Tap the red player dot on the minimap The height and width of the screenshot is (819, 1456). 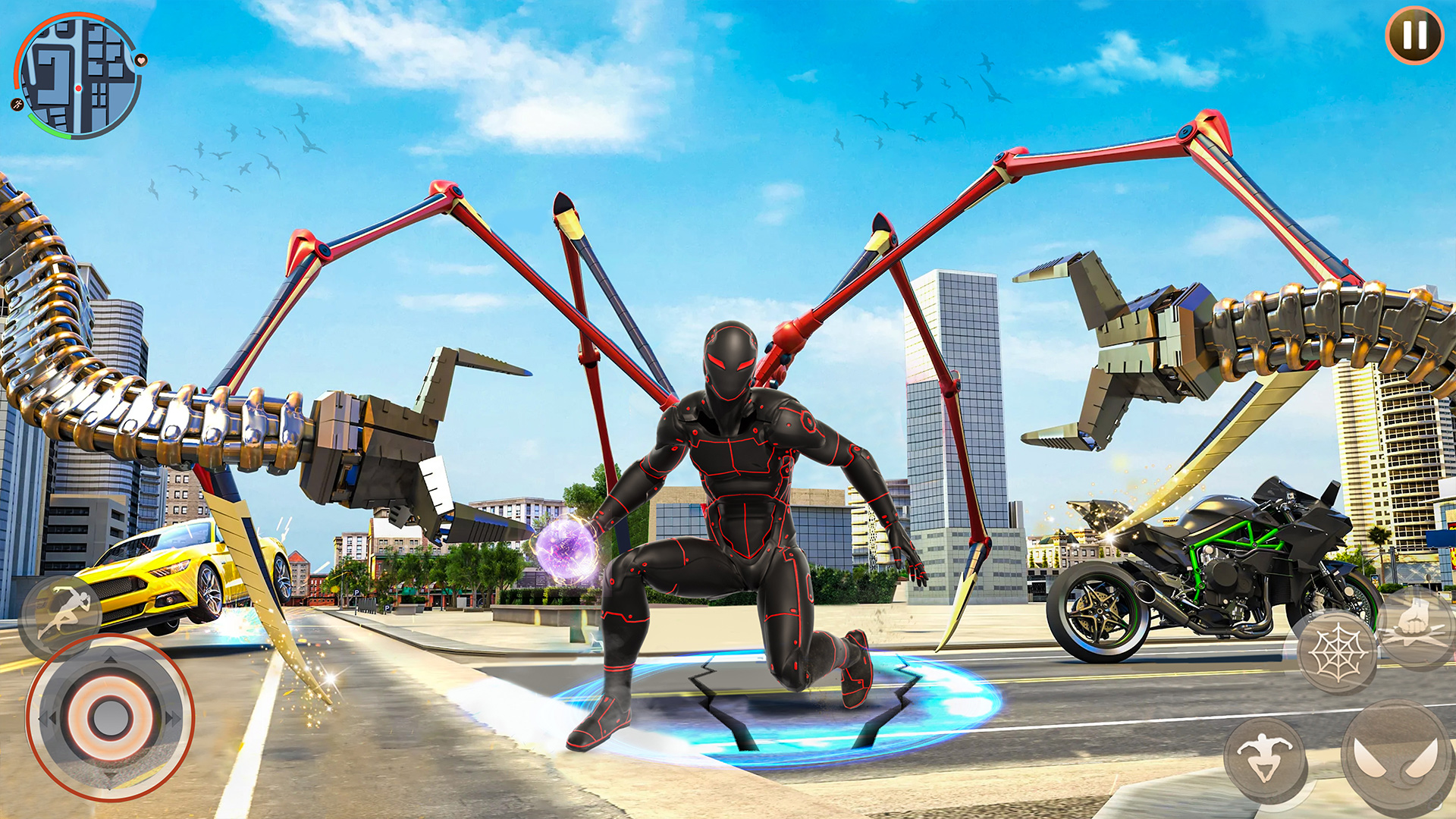tap(79, 88)
